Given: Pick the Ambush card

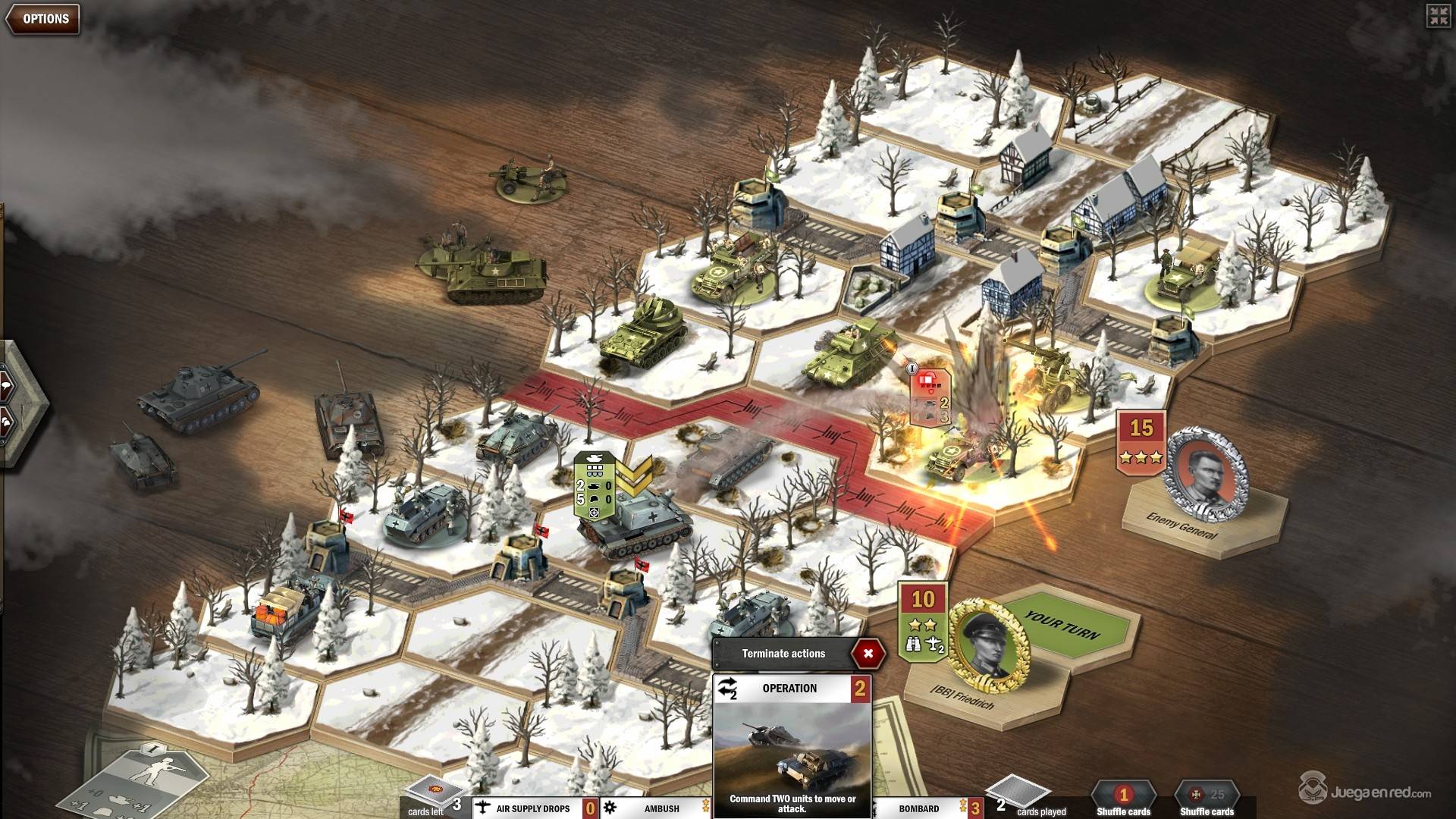Looking at the screenshot, I should point(661,808).
